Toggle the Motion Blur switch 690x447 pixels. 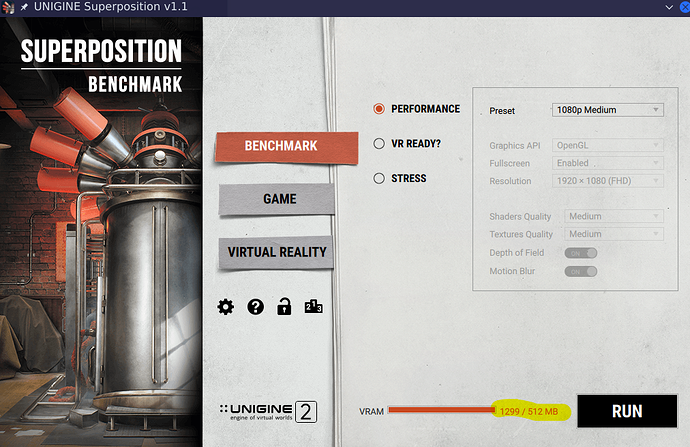(x=581, y=271)
